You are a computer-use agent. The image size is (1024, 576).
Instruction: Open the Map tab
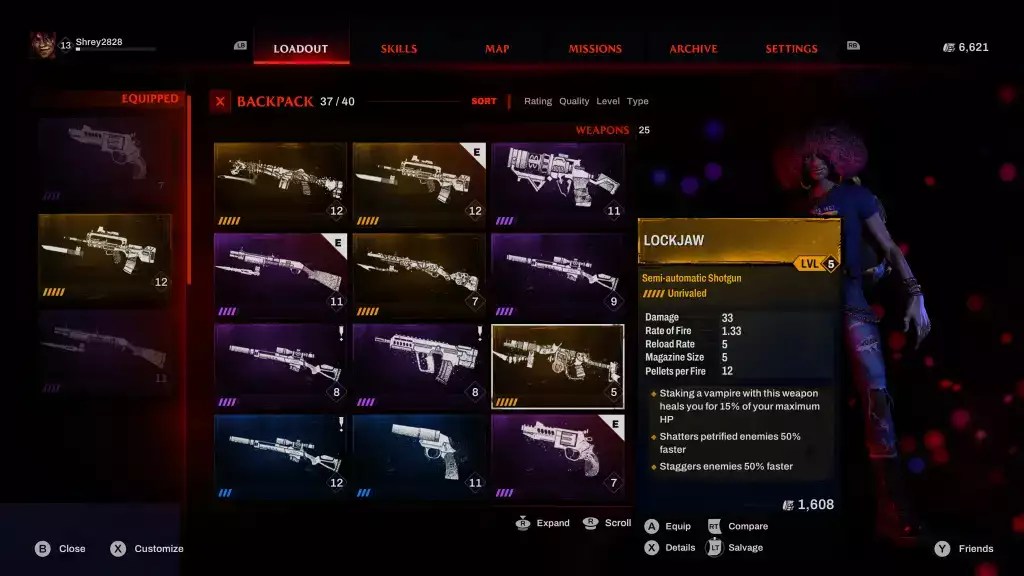pos(497,49)
